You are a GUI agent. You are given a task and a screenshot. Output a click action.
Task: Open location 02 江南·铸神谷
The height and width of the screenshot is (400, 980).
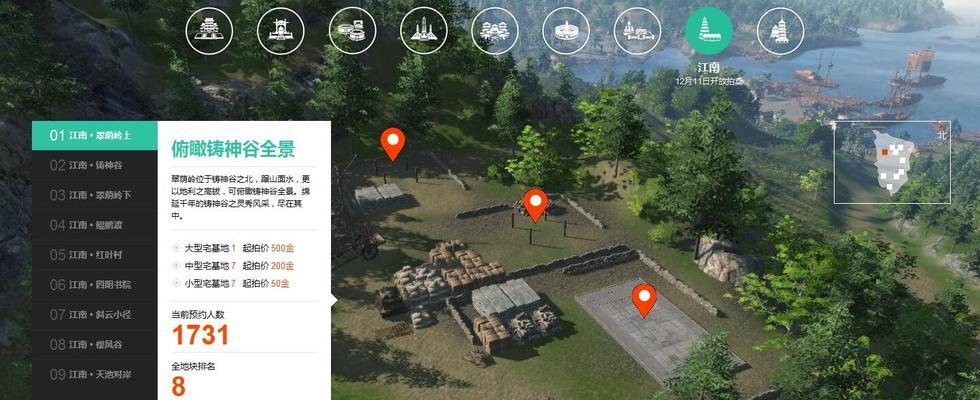point(94,165)
